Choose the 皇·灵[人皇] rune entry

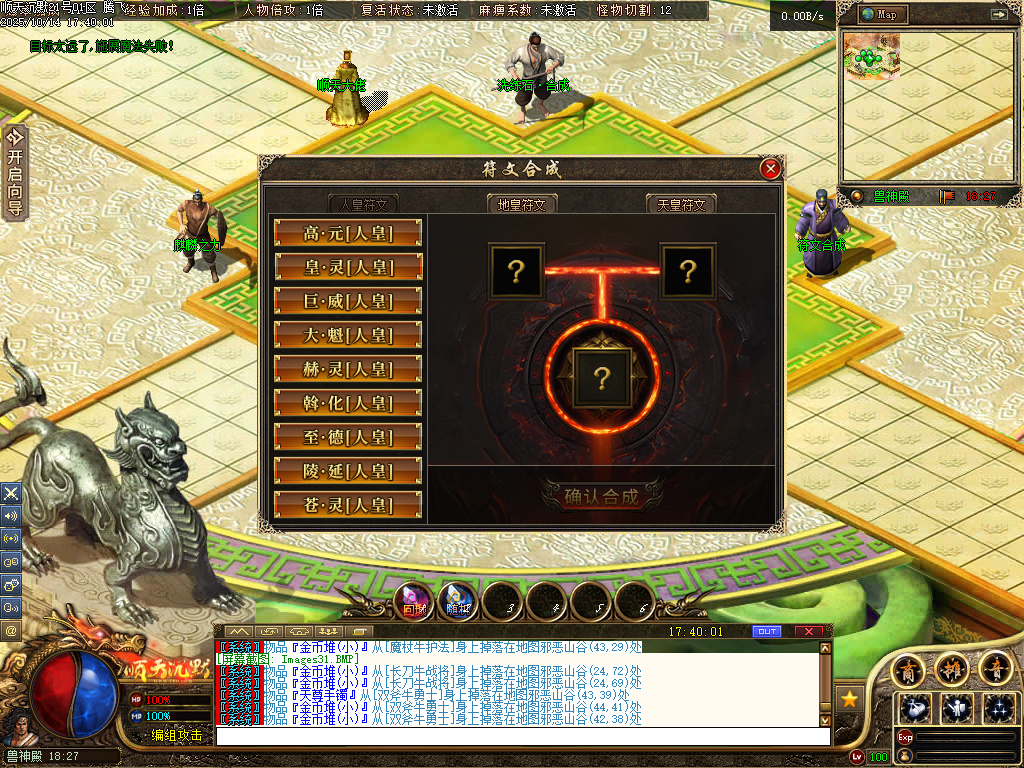pyautogui.click(x=348, y=268)
